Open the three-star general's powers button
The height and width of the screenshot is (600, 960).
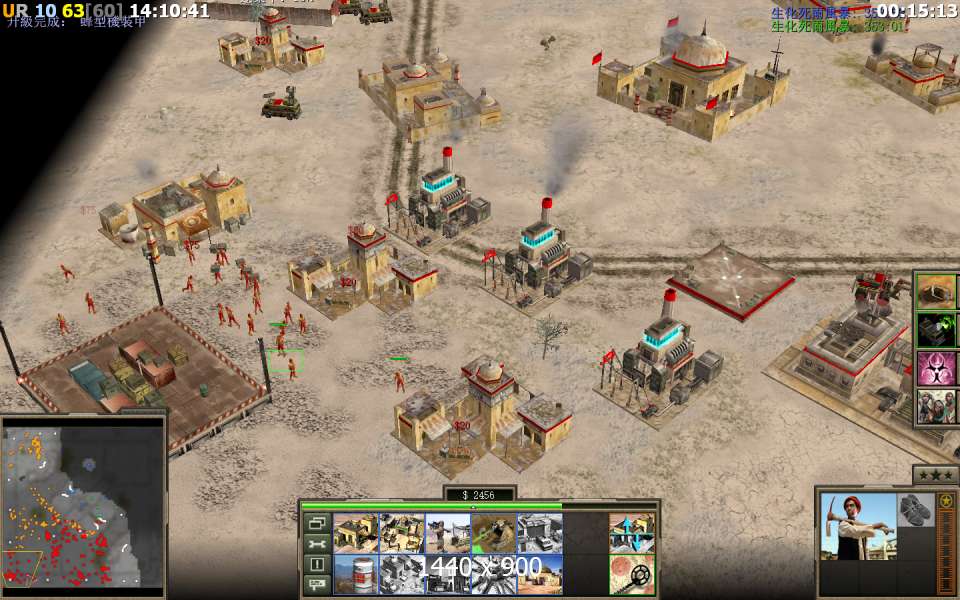tap(935, 474)
